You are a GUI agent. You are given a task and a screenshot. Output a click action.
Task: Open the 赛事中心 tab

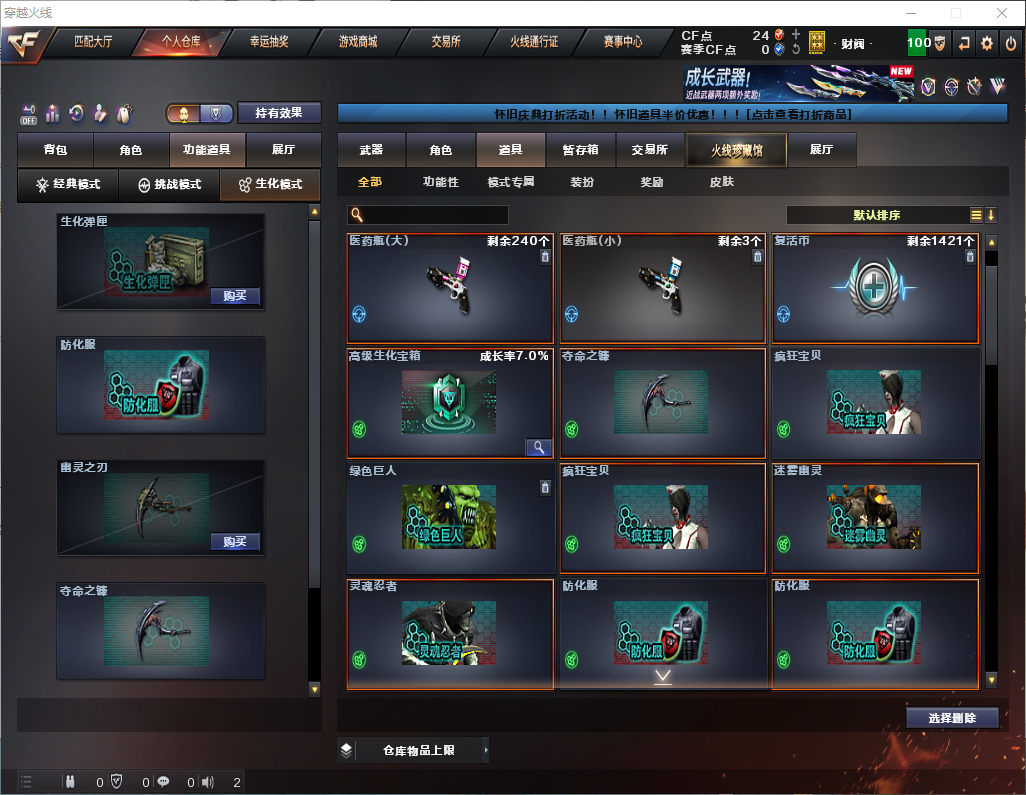[x=623, y=42]
